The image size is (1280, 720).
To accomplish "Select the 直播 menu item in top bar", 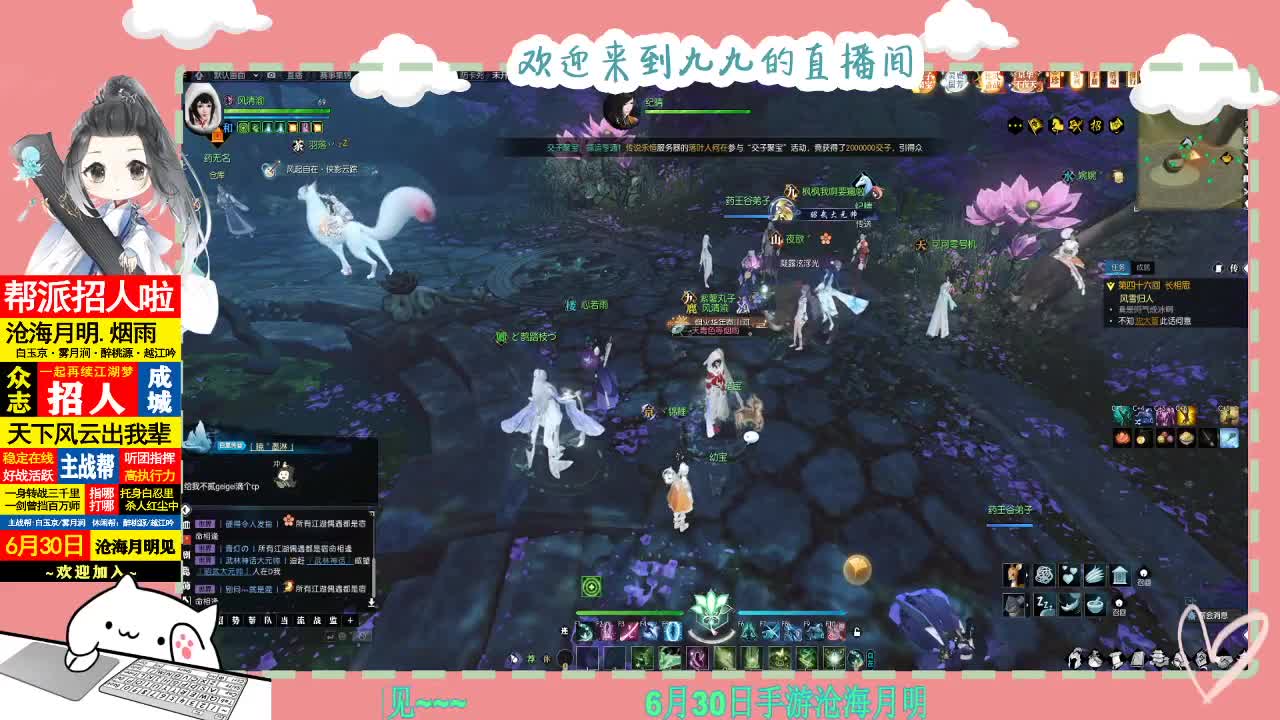I will click(297, 76).
